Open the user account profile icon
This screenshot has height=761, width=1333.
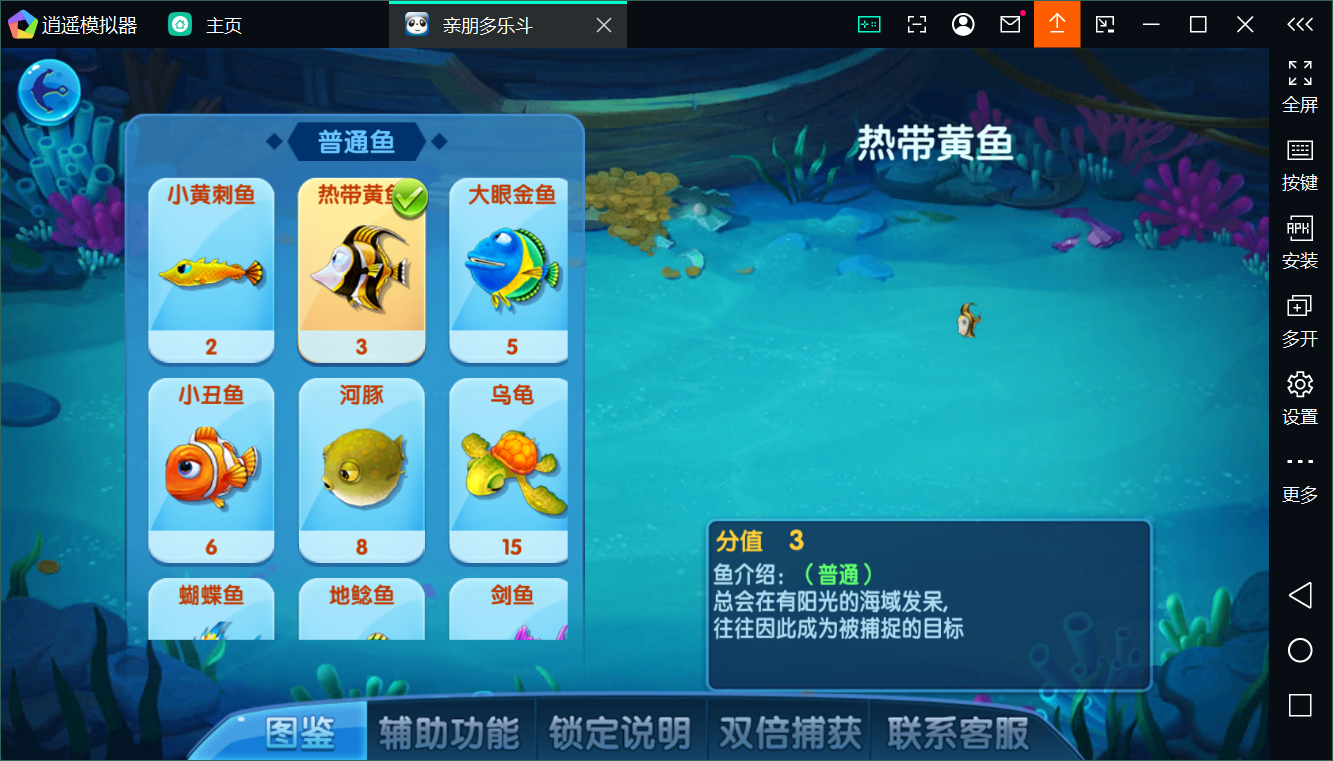tap(963, 23)
